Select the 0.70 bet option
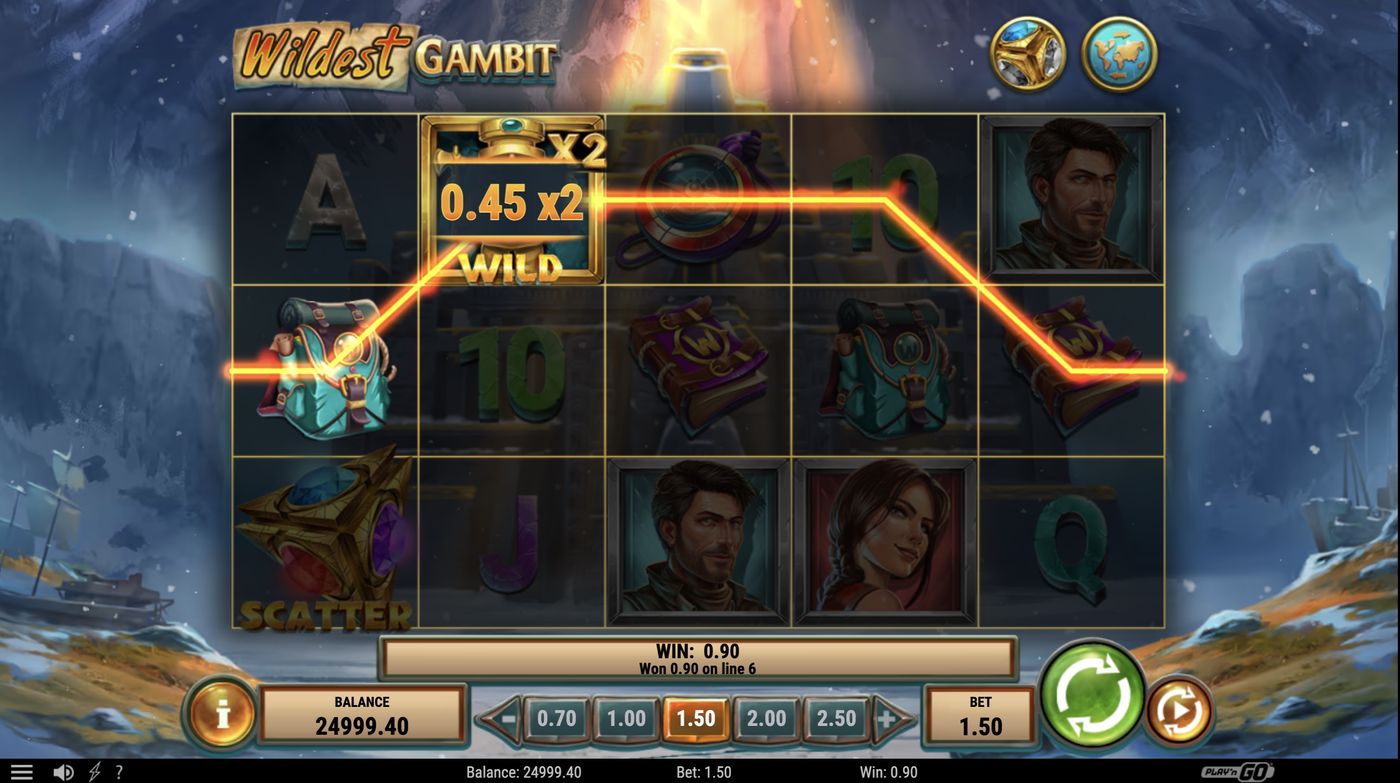Viewport: 1400px width, 783px height. point(557,717)
